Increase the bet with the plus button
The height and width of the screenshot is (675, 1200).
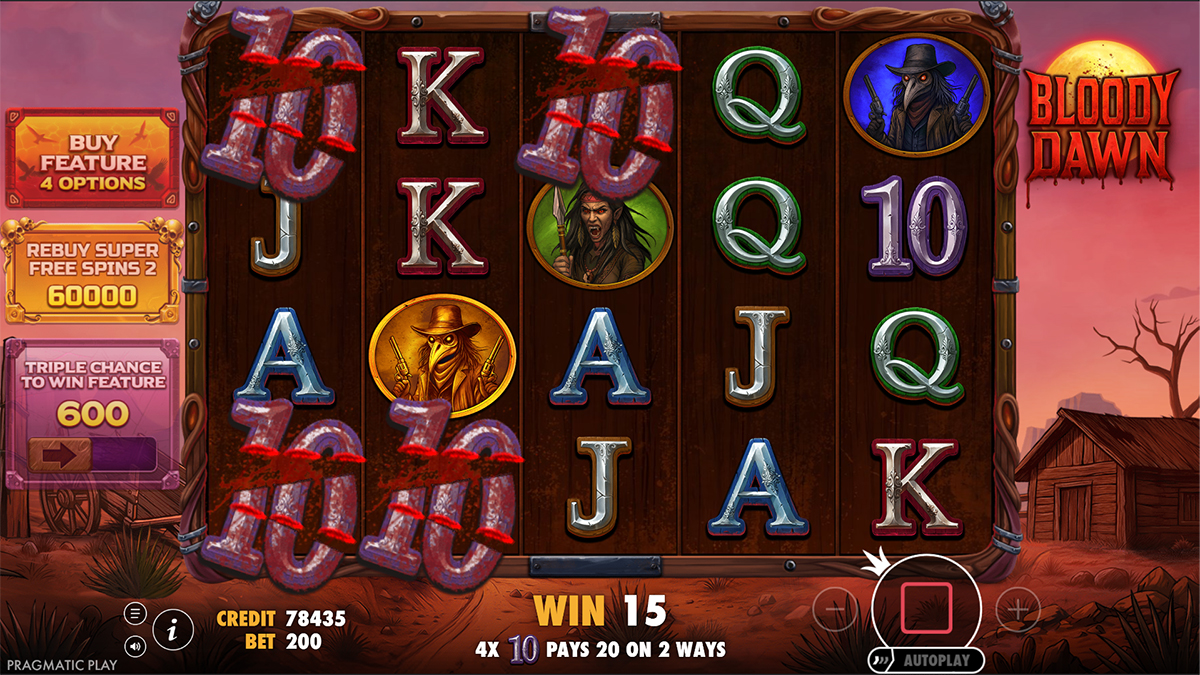coord(1017,609)
